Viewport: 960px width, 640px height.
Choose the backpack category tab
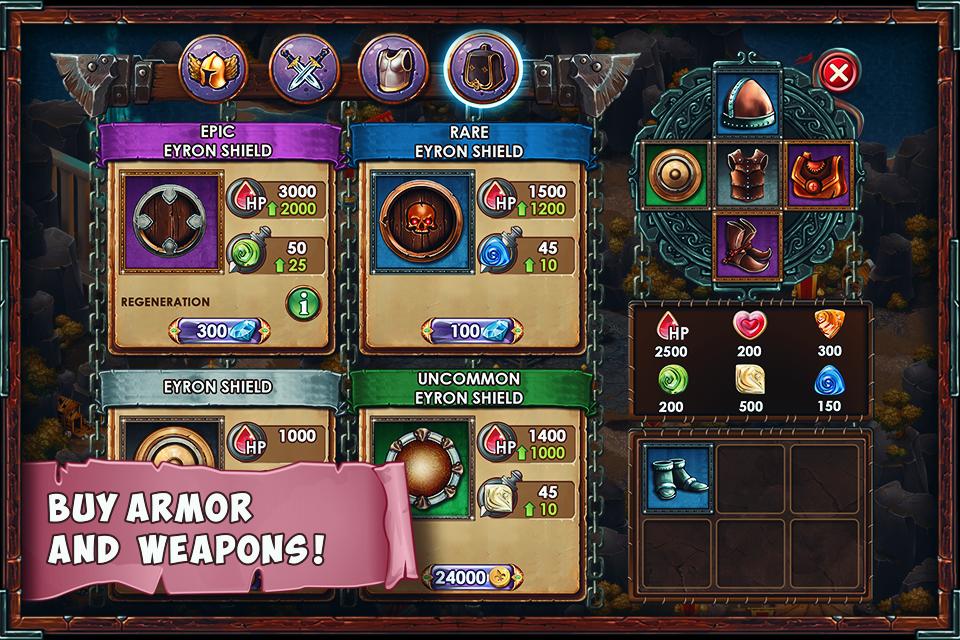[x=481, y=68]
